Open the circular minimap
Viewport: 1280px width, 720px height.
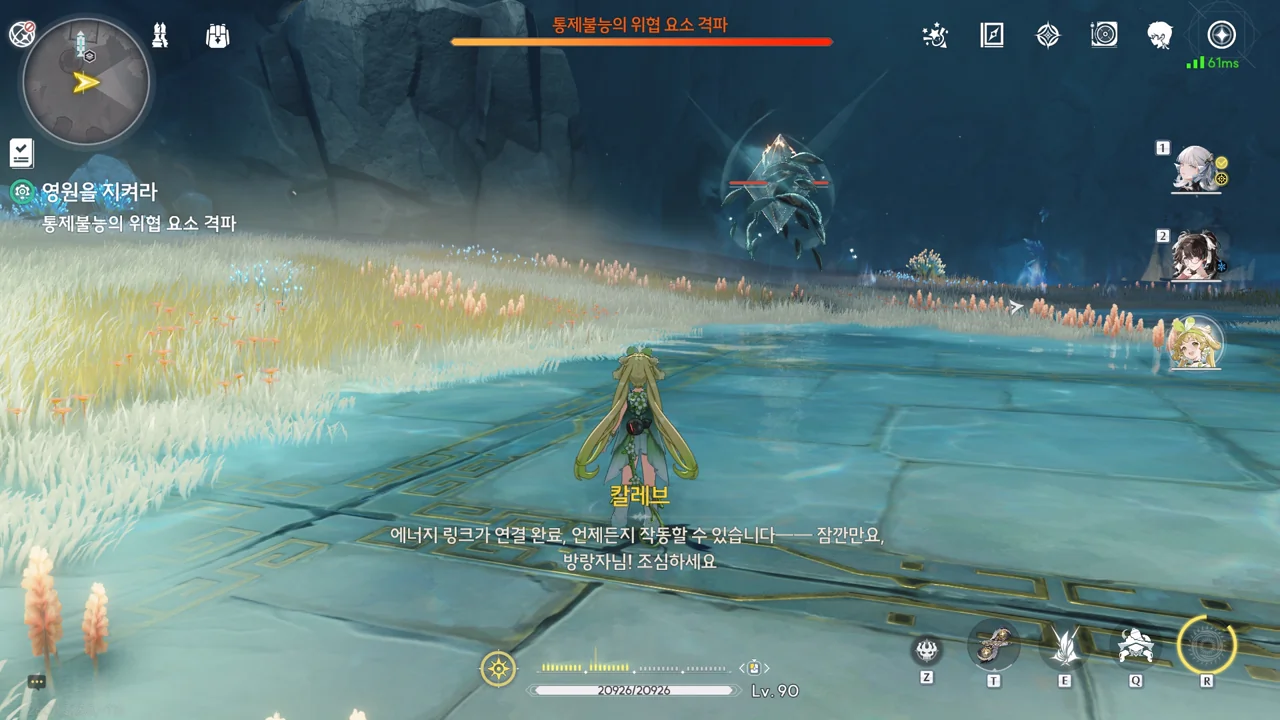coord(85,81)
